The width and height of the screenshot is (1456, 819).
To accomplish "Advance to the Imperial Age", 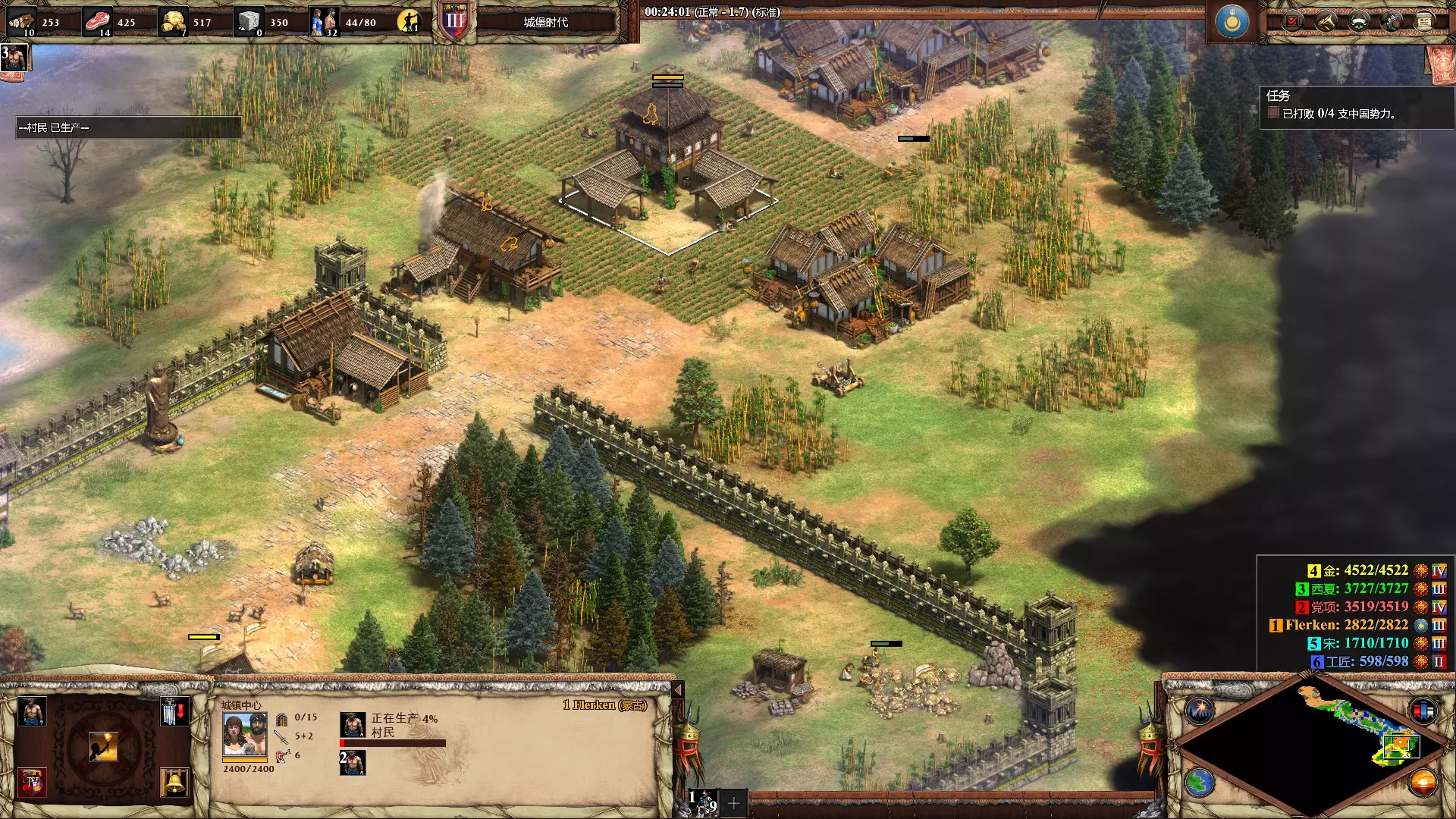I will pyautogui.click(x=33, y=782).
